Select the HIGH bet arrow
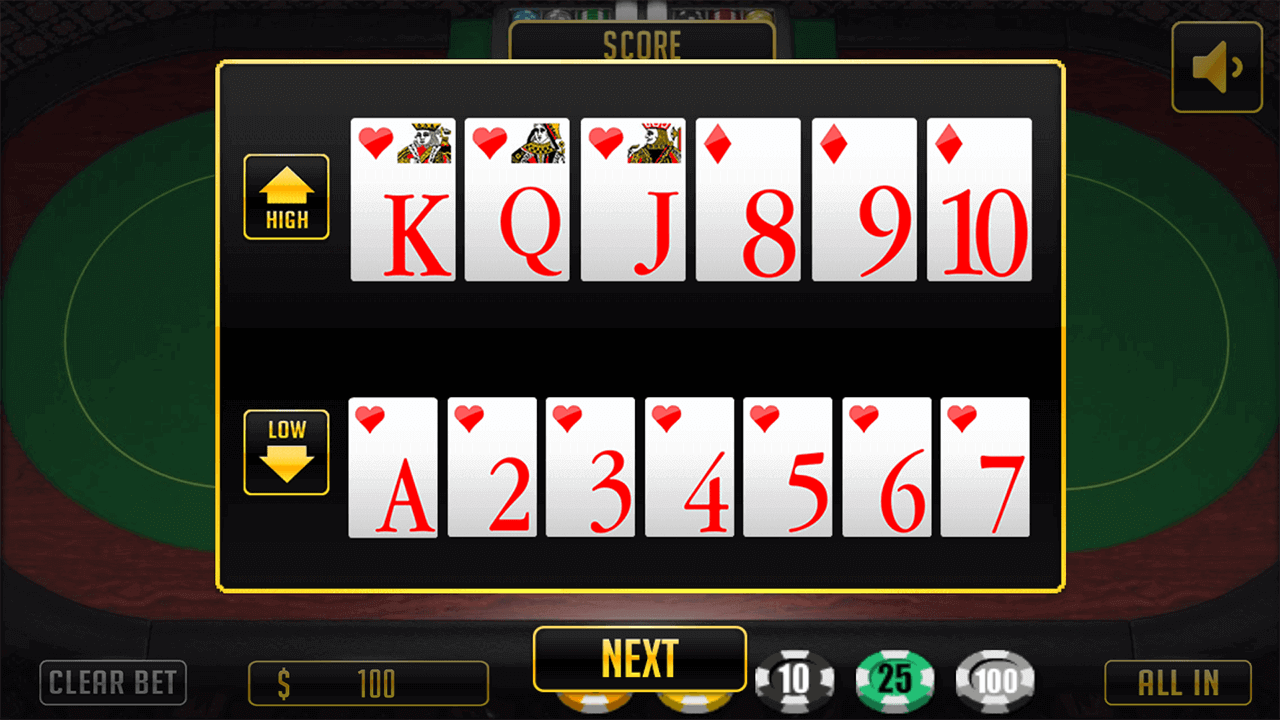 click(x=286, y=197)
